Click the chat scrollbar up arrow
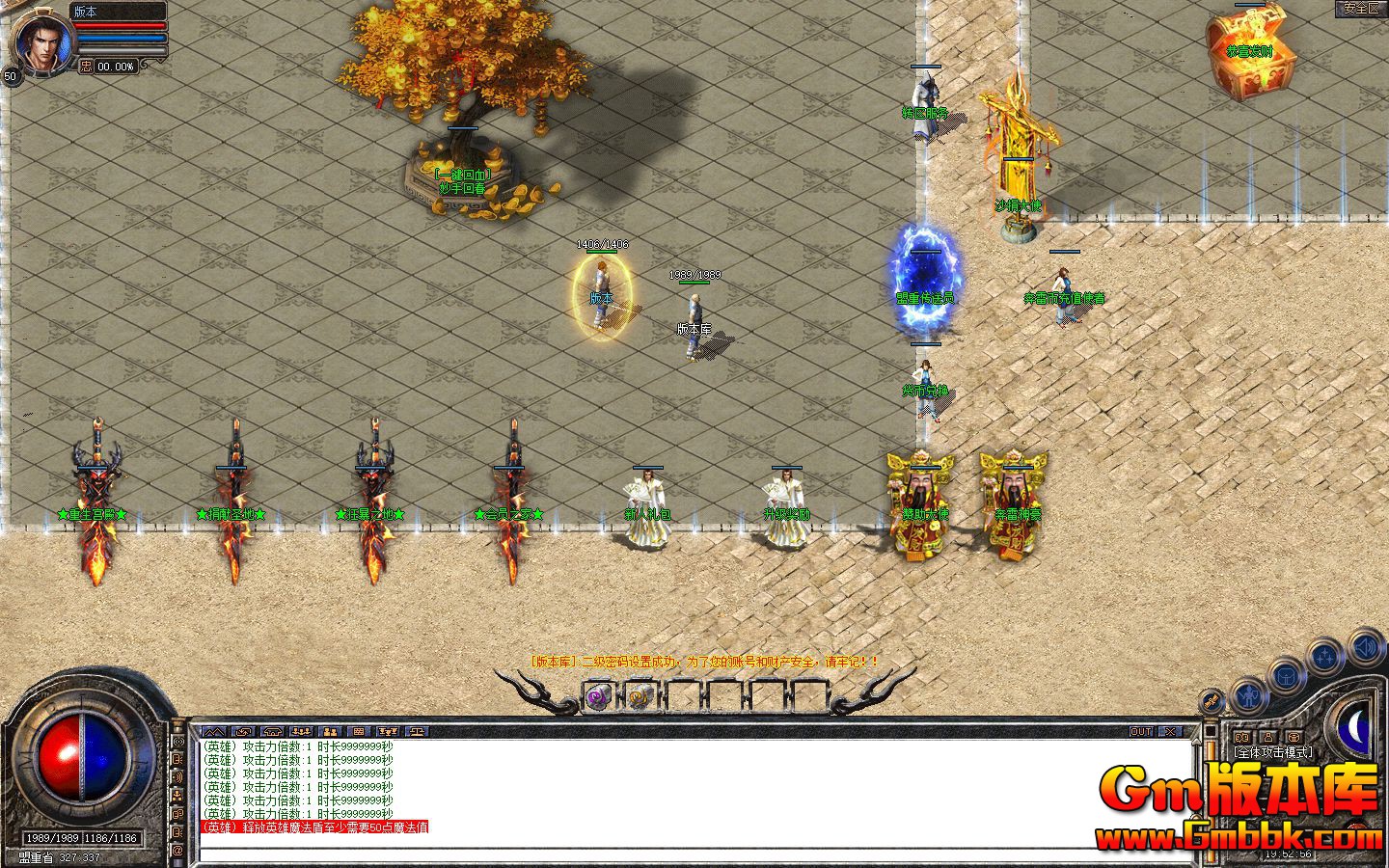This screenshot has width=1389, height=868. (x=1196, y=743)
